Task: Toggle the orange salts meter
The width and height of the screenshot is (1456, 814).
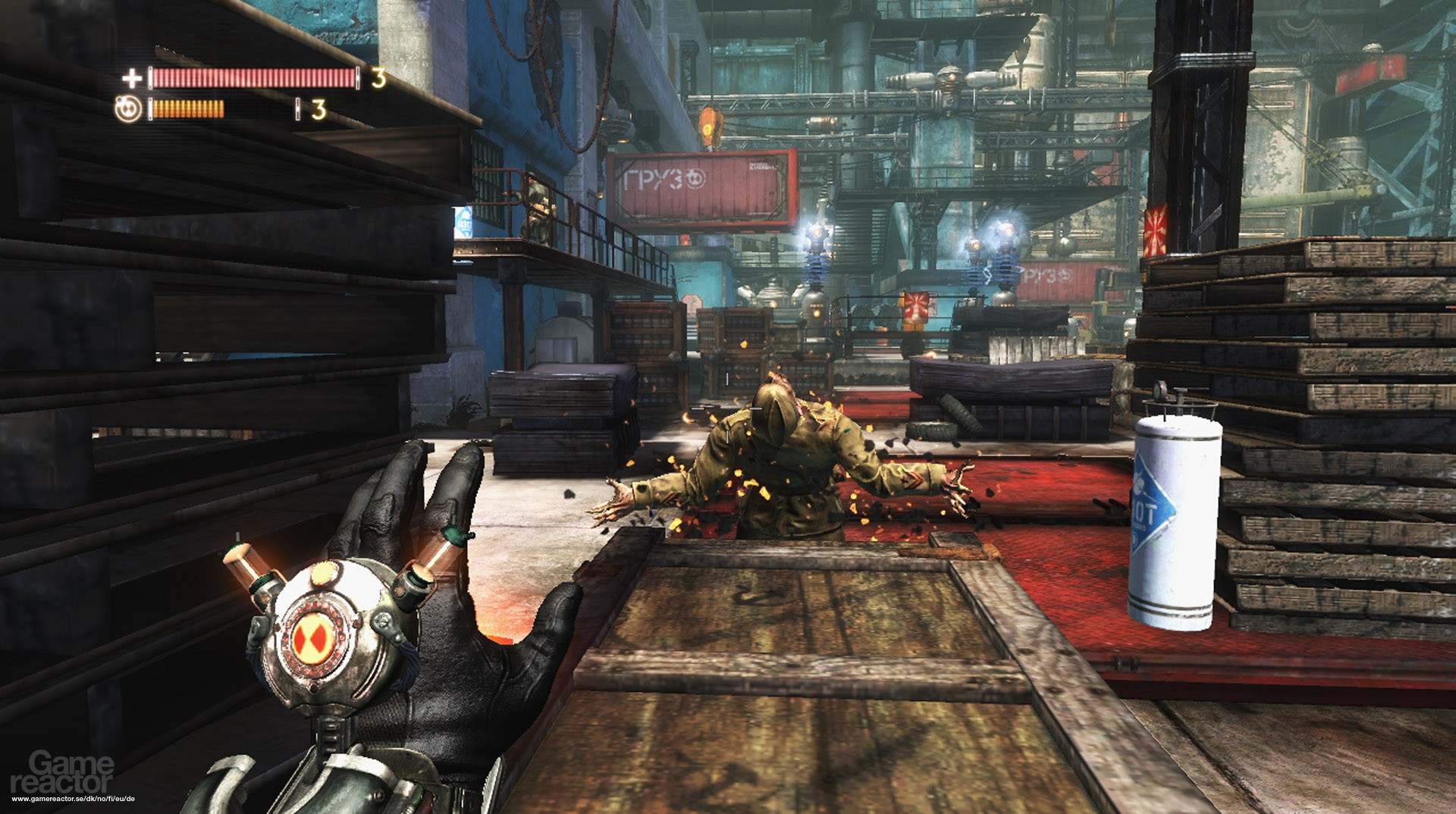Action: (190, 111)
